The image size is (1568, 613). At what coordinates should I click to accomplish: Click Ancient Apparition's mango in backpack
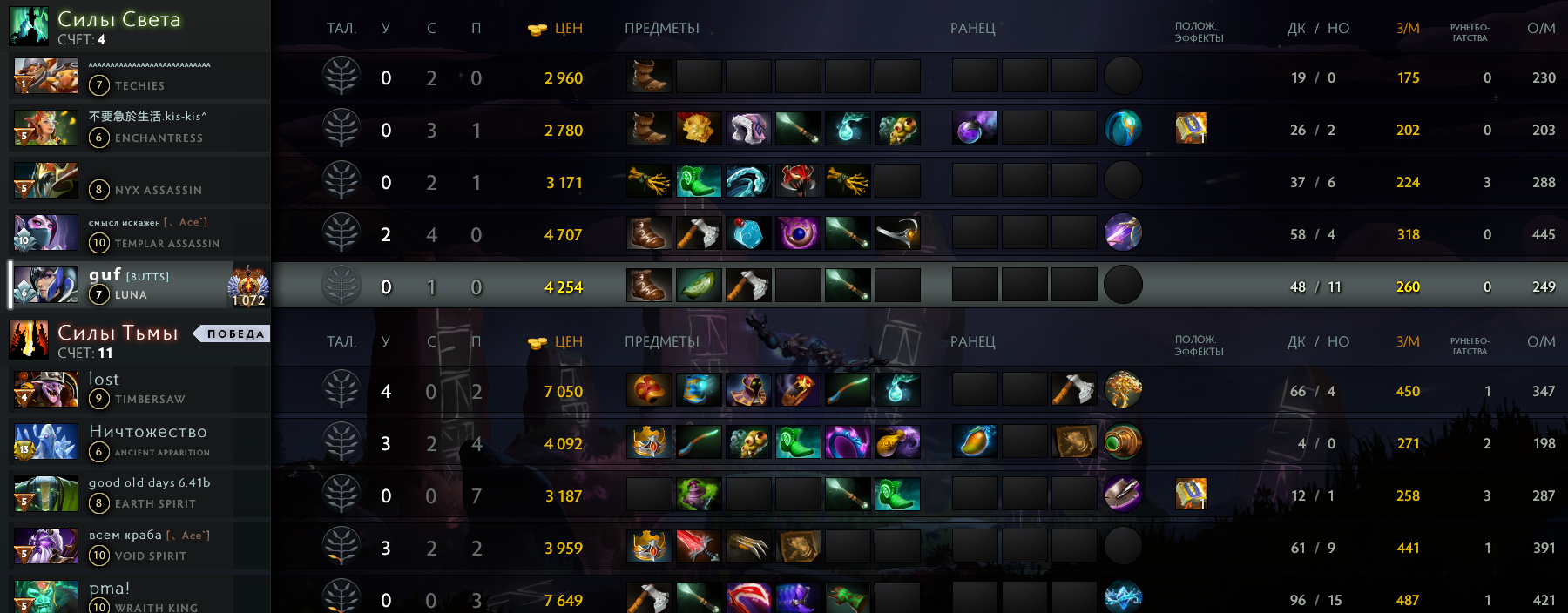tap(975, 442)
